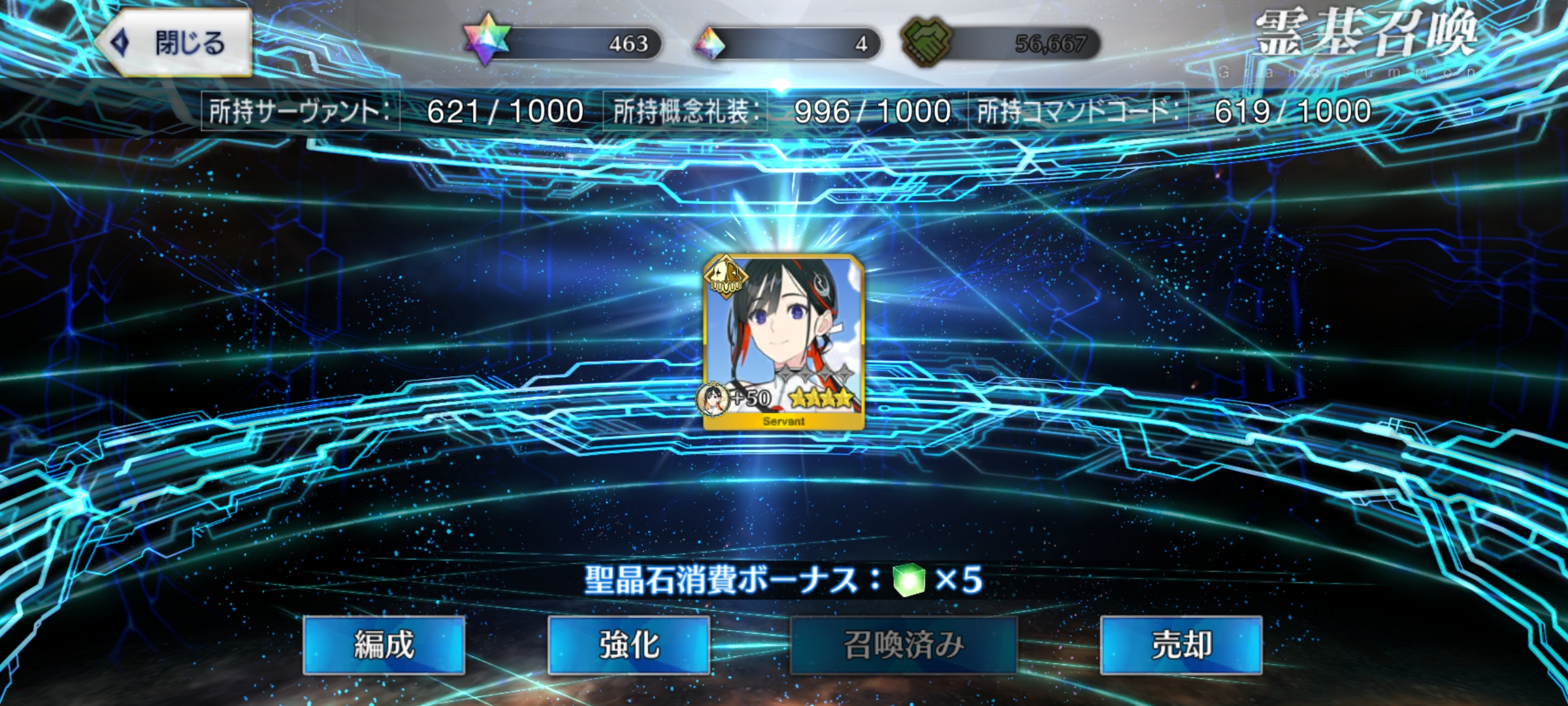Open the 編成 party formation button
The image size is (1568, 706).
(384, 645)
